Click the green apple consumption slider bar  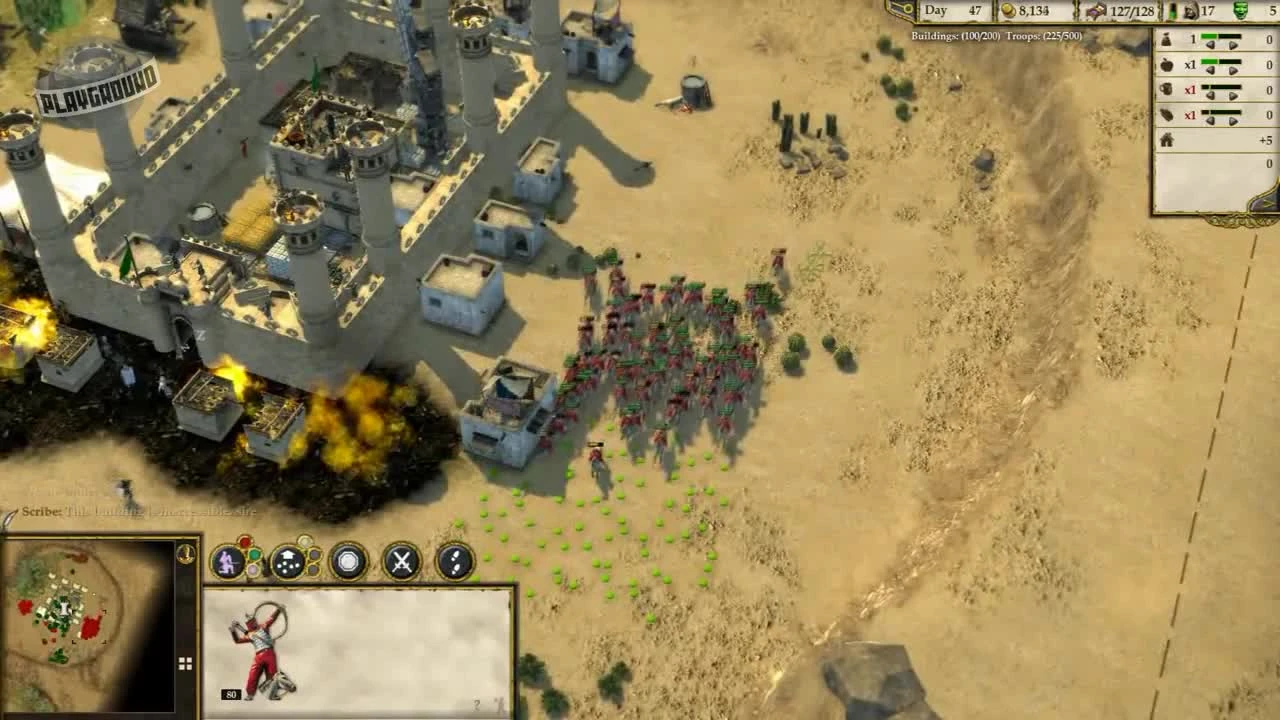(x=1210, y=61)
